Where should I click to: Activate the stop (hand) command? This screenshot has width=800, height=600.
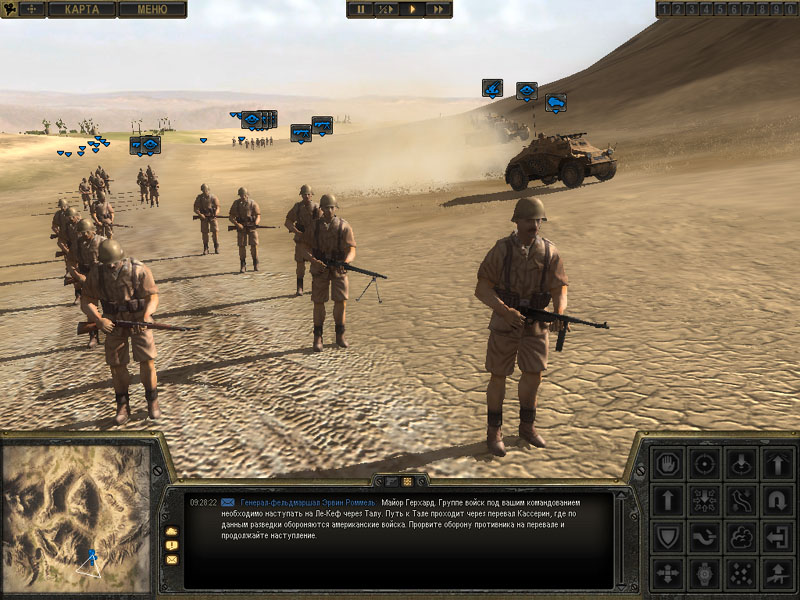(x=666, y=464)
